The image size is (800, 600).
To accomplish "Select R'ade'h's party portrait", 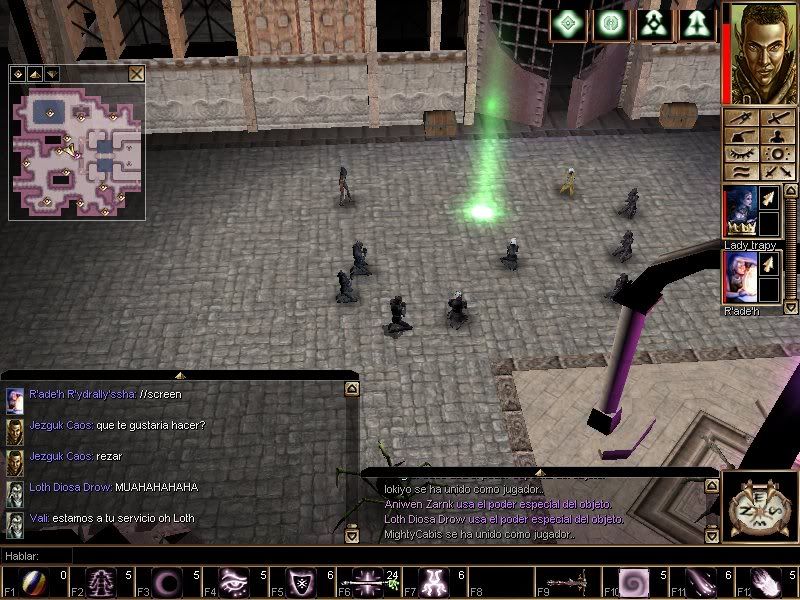I will click(x=739, y=277).
